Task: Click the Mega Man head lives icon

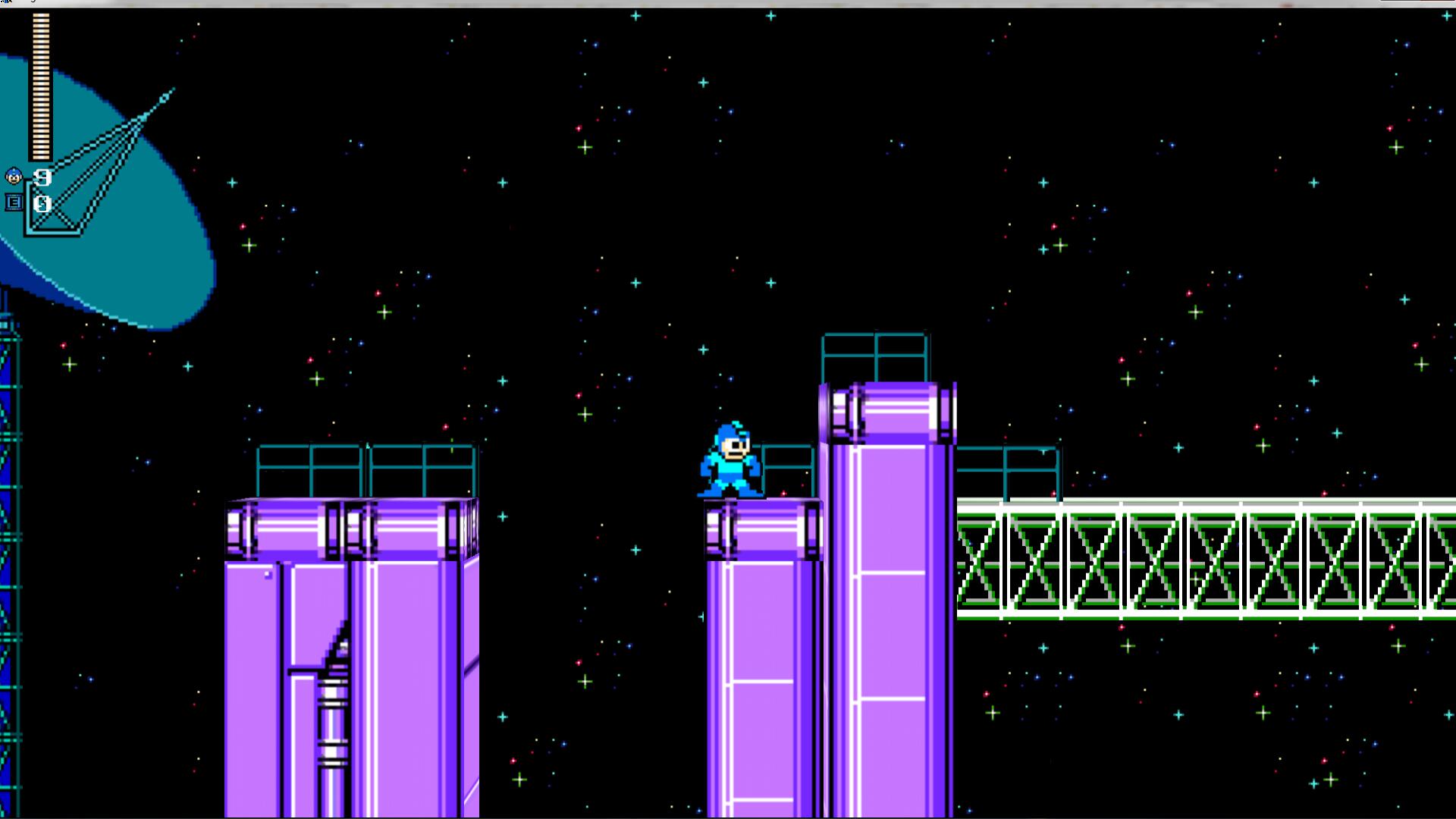Action: coord(14,177)
